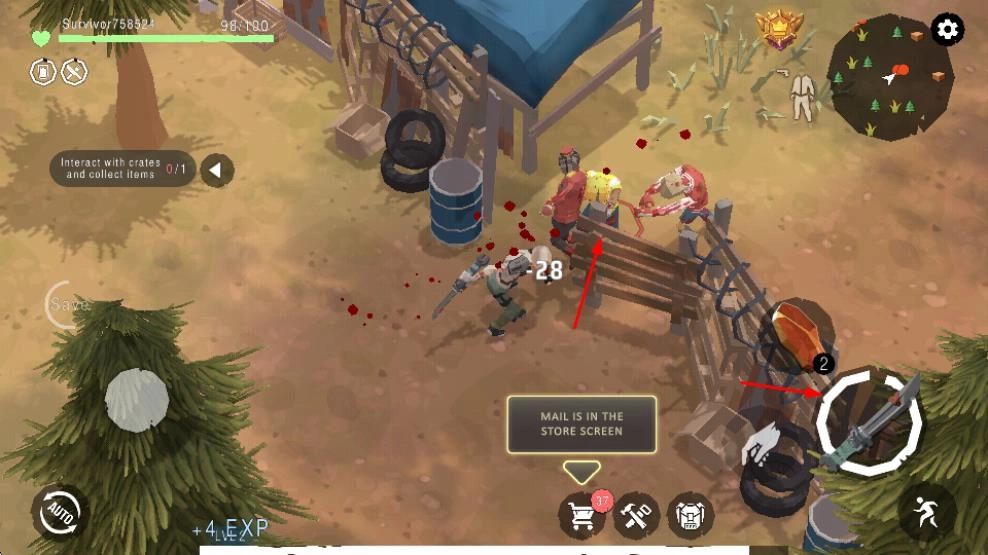This screenshot has width=988, height=555.
Task: Toggle the sneak running-figure button
Action: pyautogui.click(x=926, y=512)
